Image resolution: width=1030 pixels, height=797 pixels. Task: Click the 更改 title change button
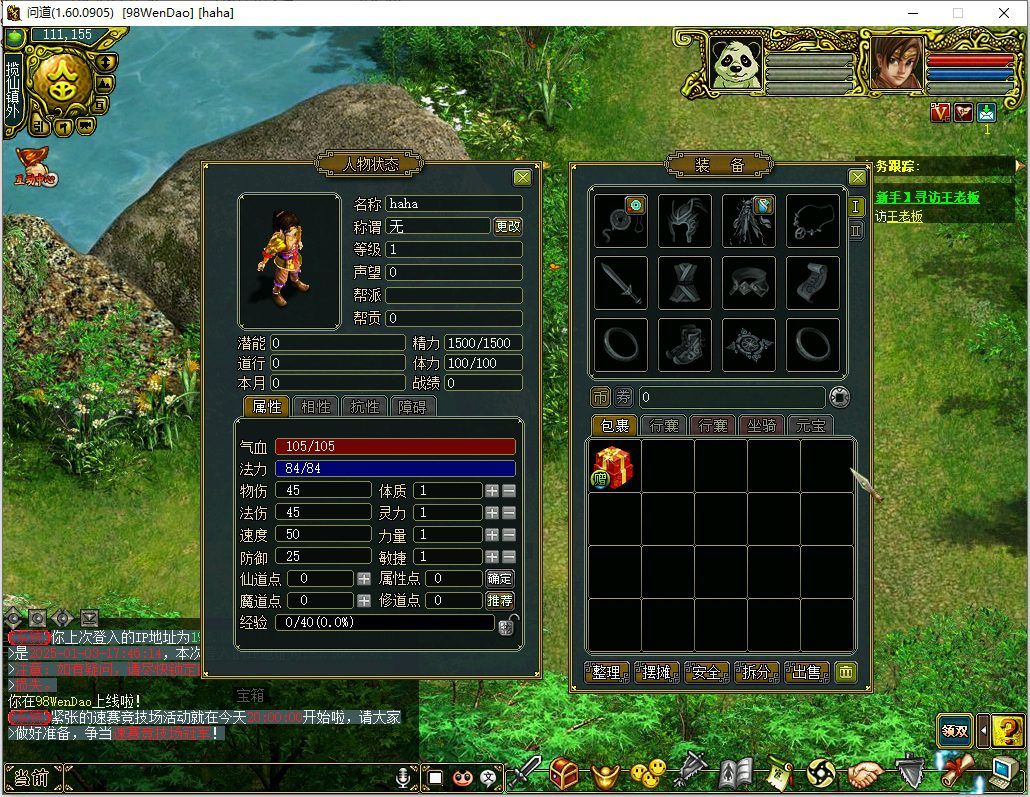pos(508,226)
